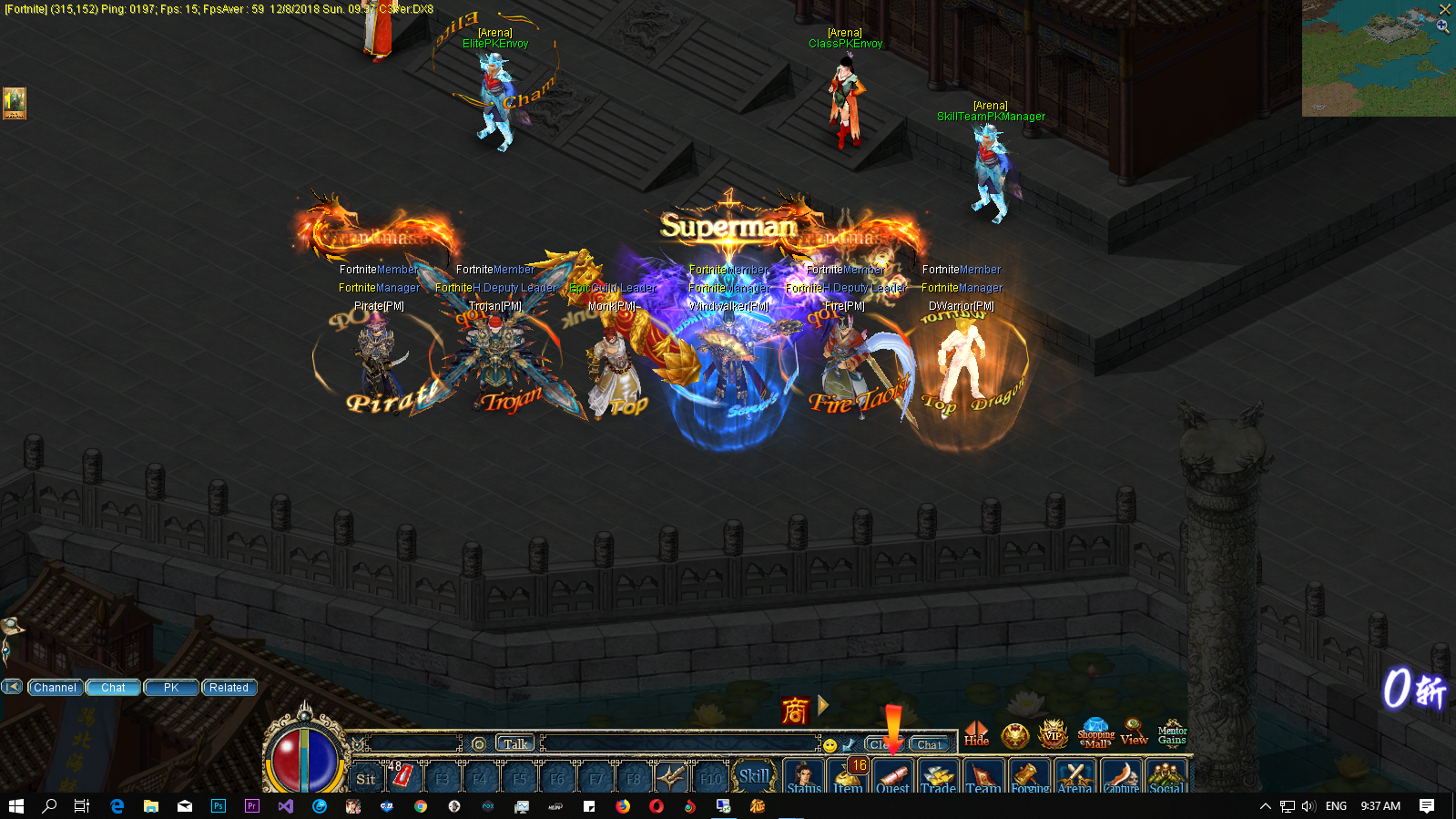Click the Hide button
This screenshot has height=819, width=1456.
point(976,734)
